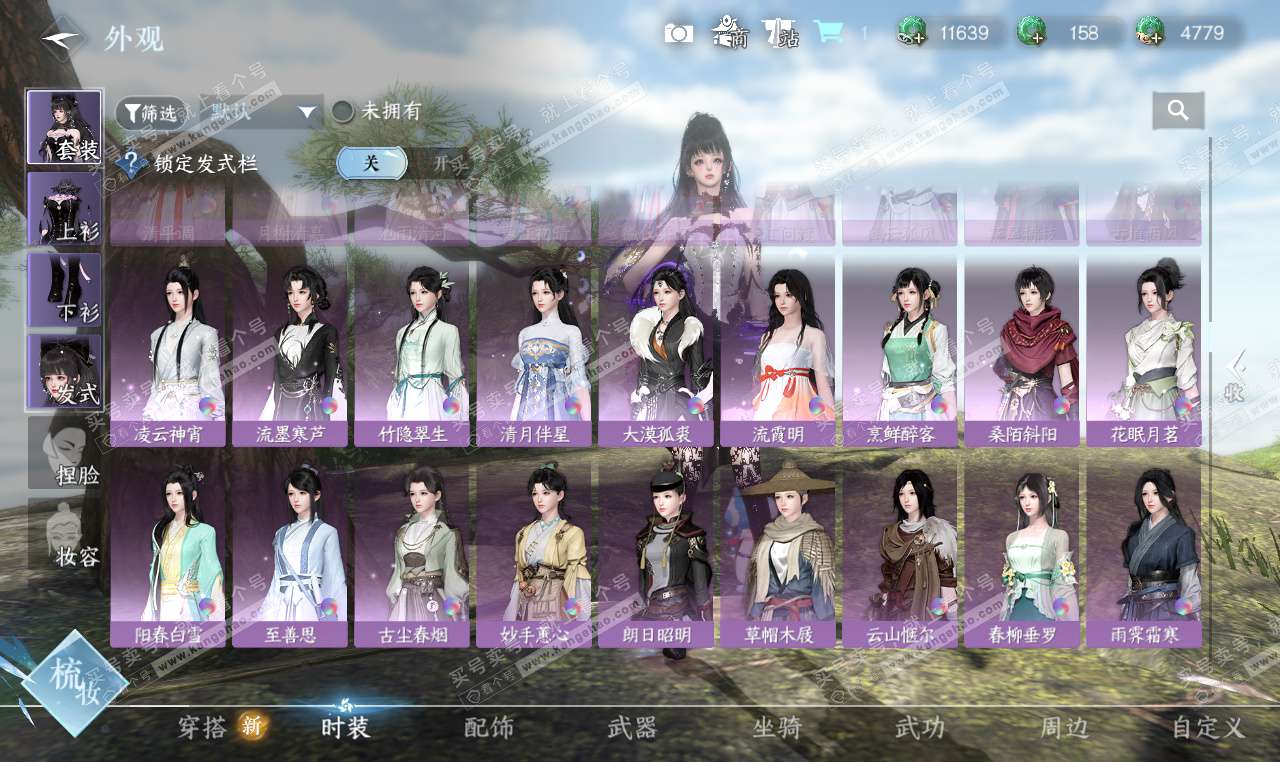Tick the 未拥有 filter checkbox
This screenshot has width=1280, height=762.
coord(343,111)
